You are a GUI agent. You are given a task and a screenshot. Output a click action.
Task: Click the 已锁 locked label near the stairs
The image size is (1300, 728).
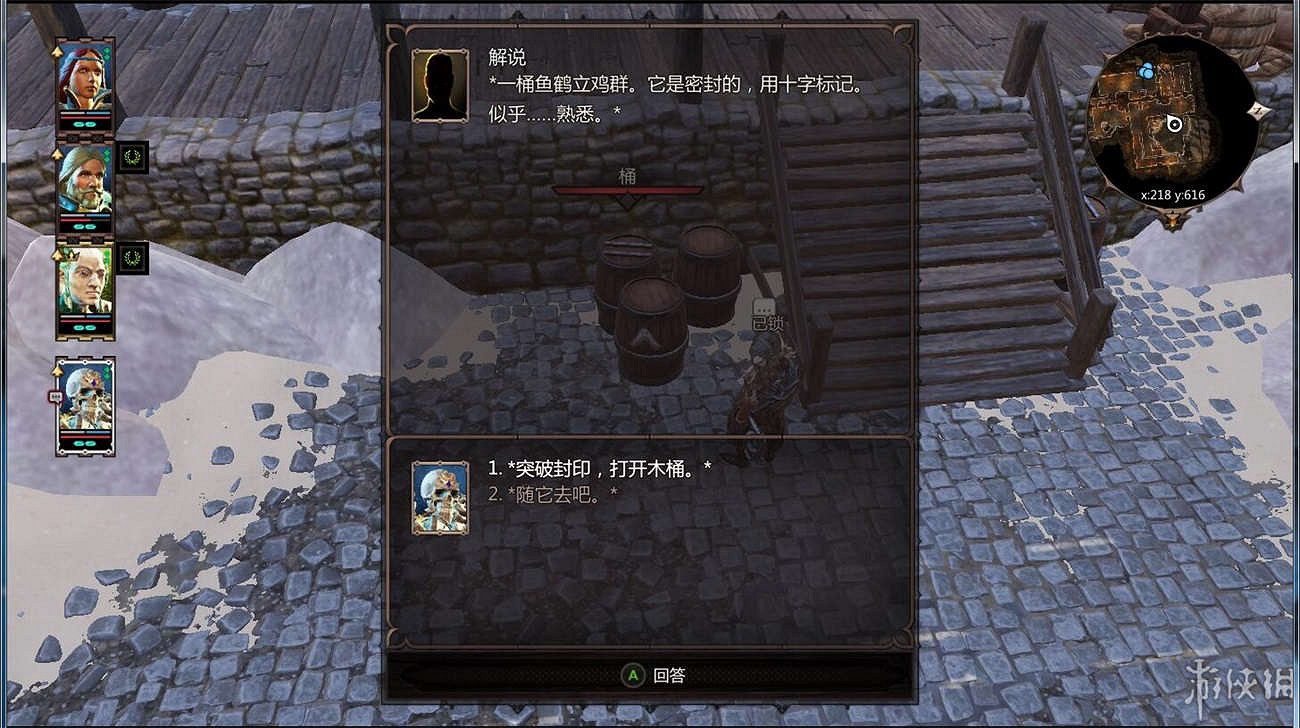pyautogui.click(x=766, y=323)
